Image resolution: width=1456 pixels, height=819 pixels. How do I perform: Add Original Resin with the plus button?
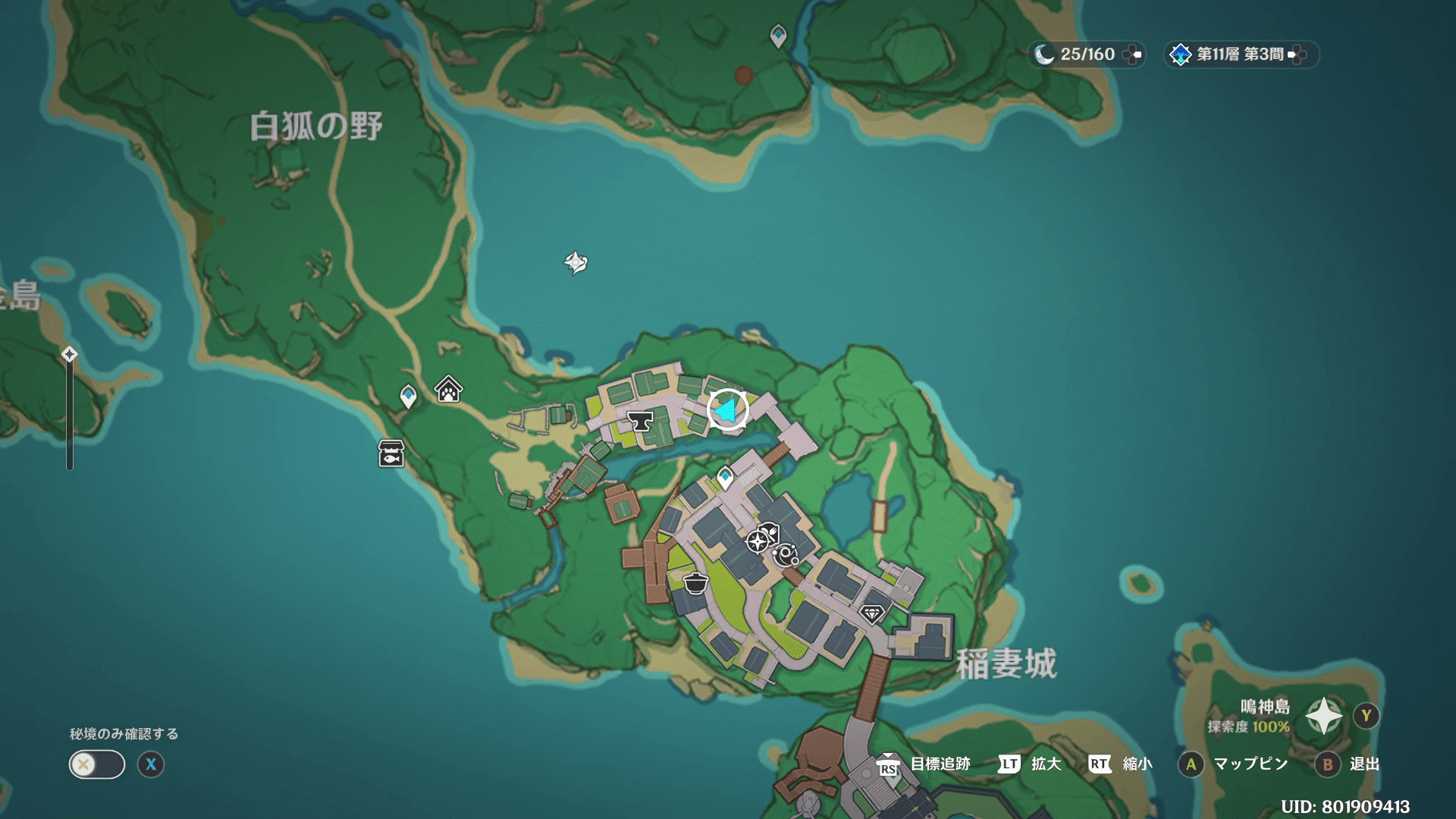(x=1132, y=55)
